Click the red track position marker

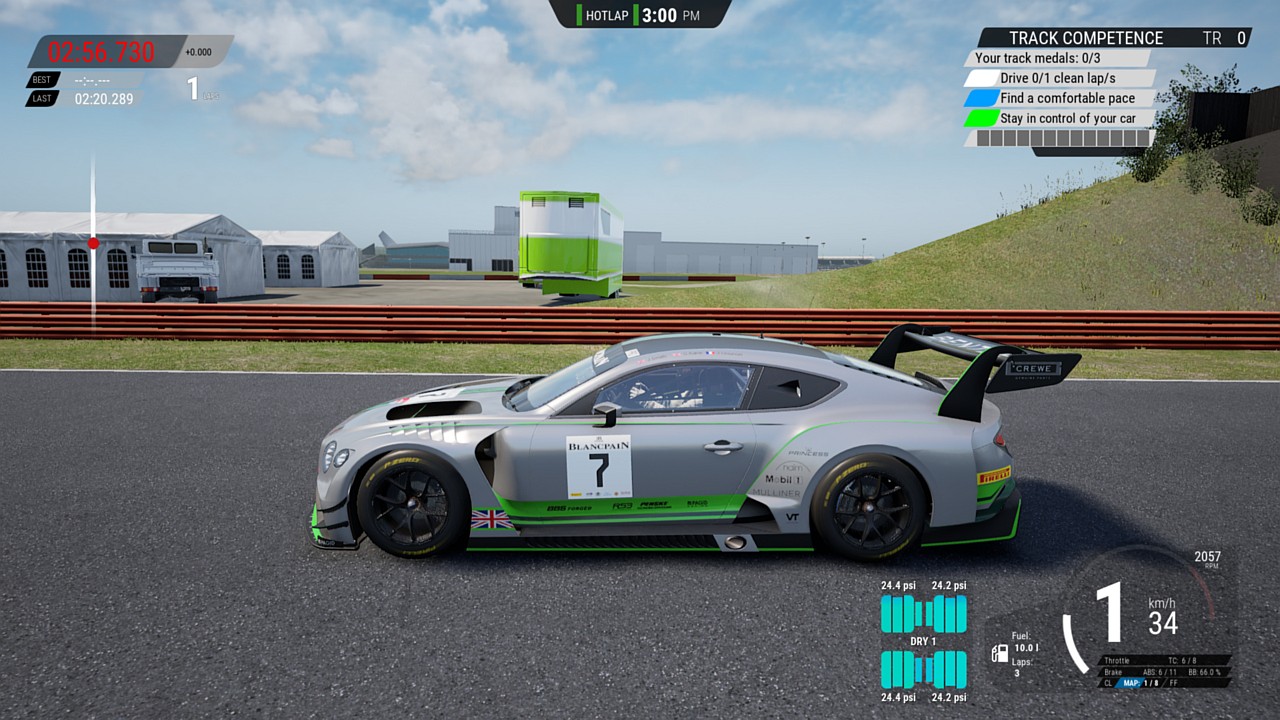coord(93,243)
